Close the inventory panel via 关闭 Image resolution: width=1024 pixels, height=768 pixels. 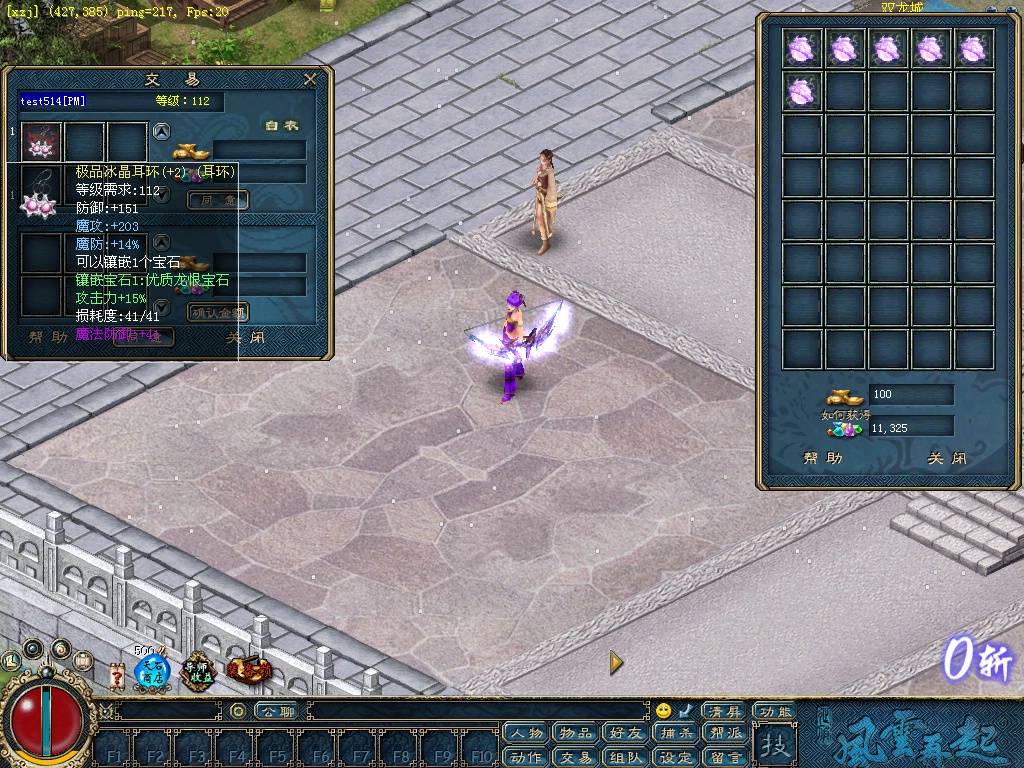click(946, 459)
